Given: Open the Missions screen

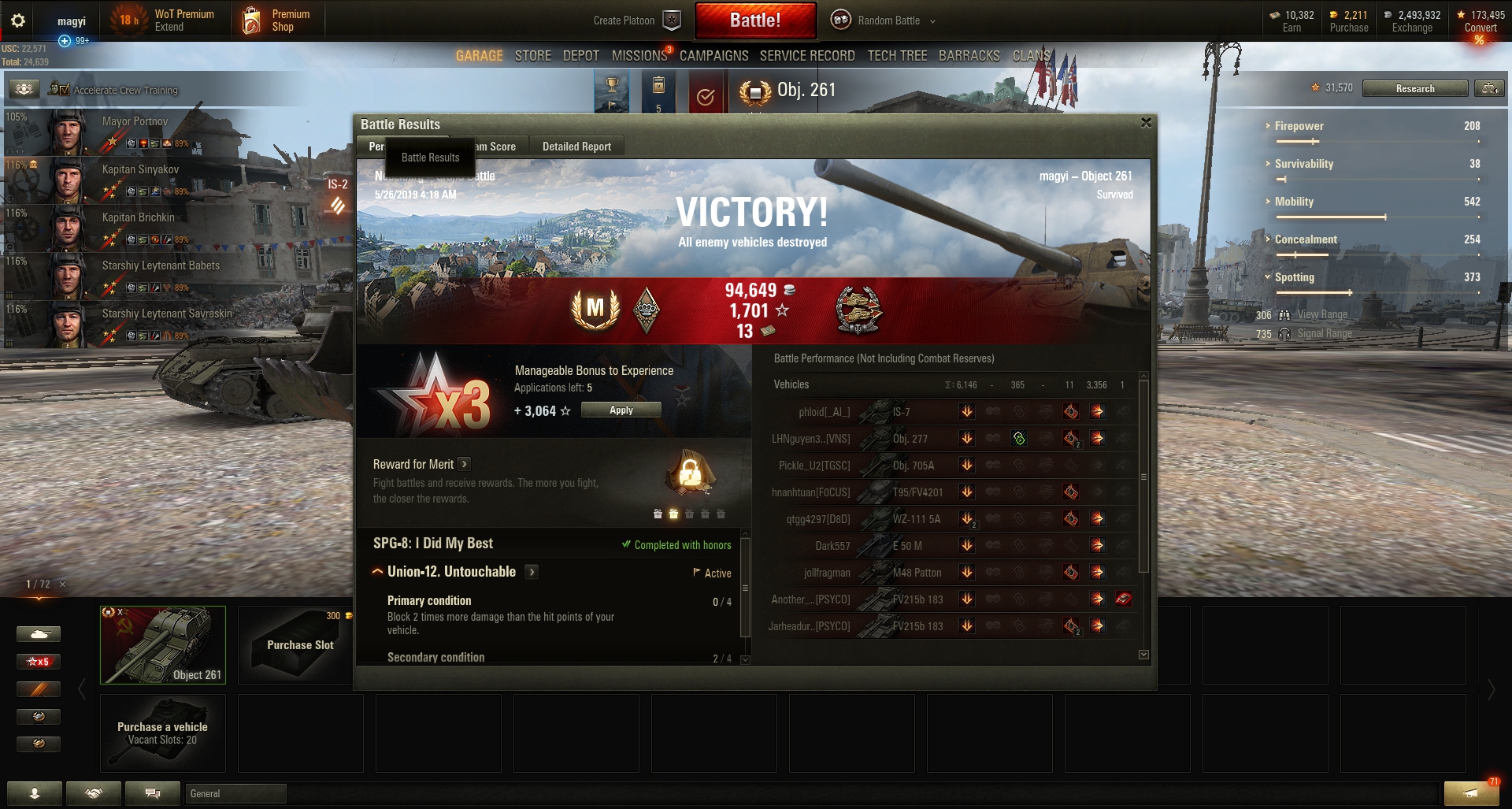Looking at the screenshot, I should (x=639, y=56).
